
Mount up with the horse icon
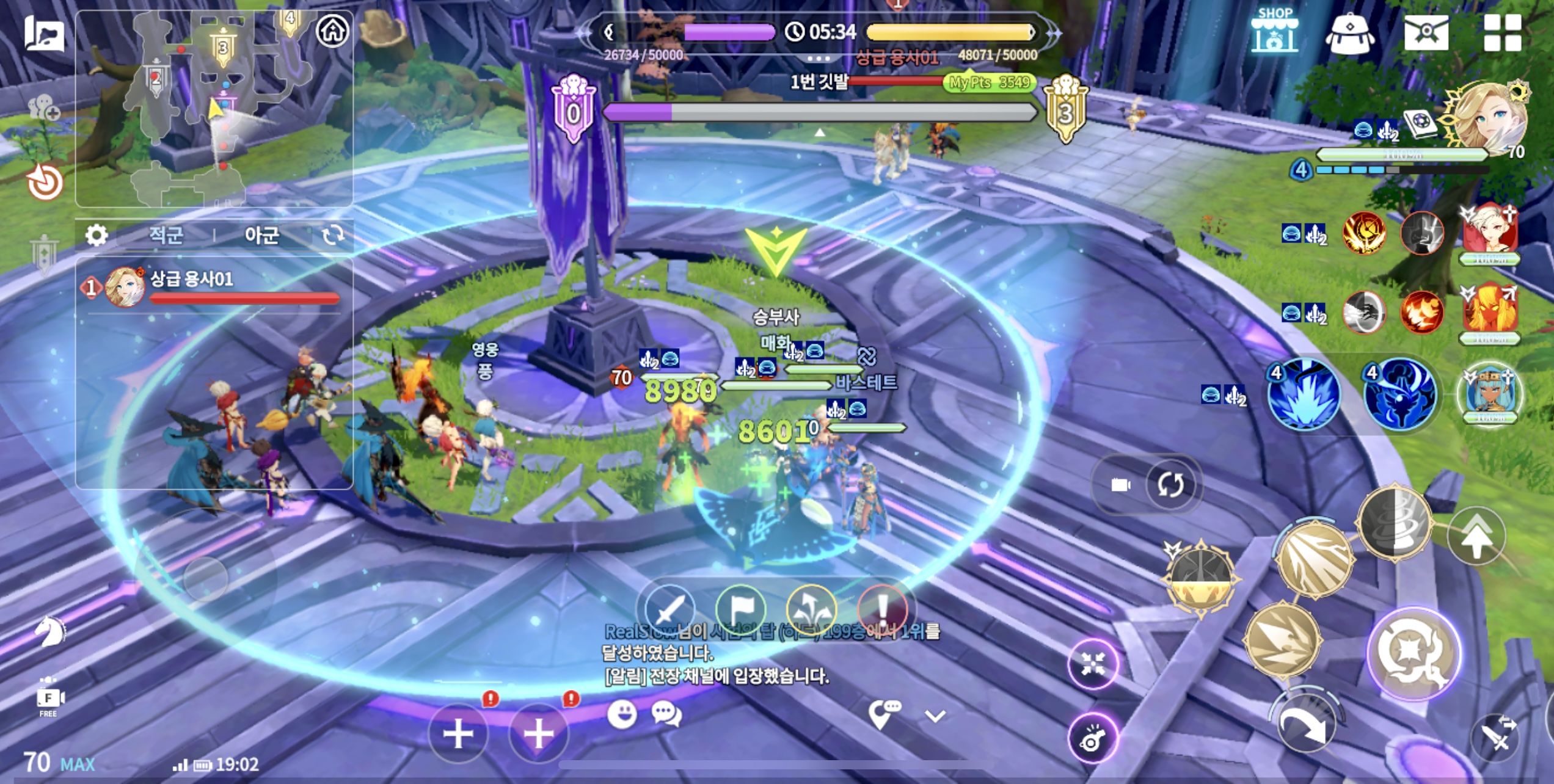pos(50,631)
